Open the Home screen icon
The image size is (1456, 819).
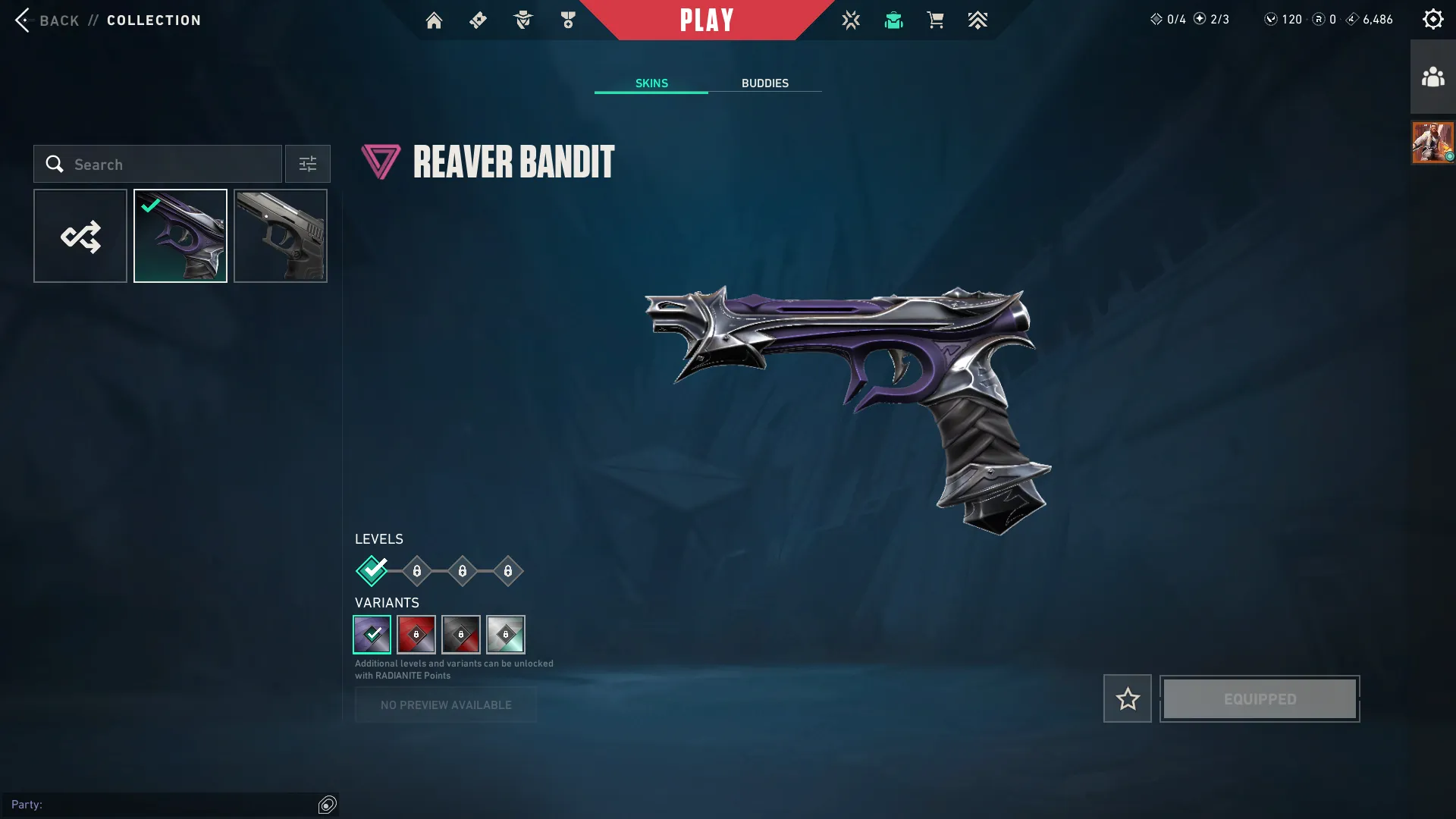click(x=435, y=20)
